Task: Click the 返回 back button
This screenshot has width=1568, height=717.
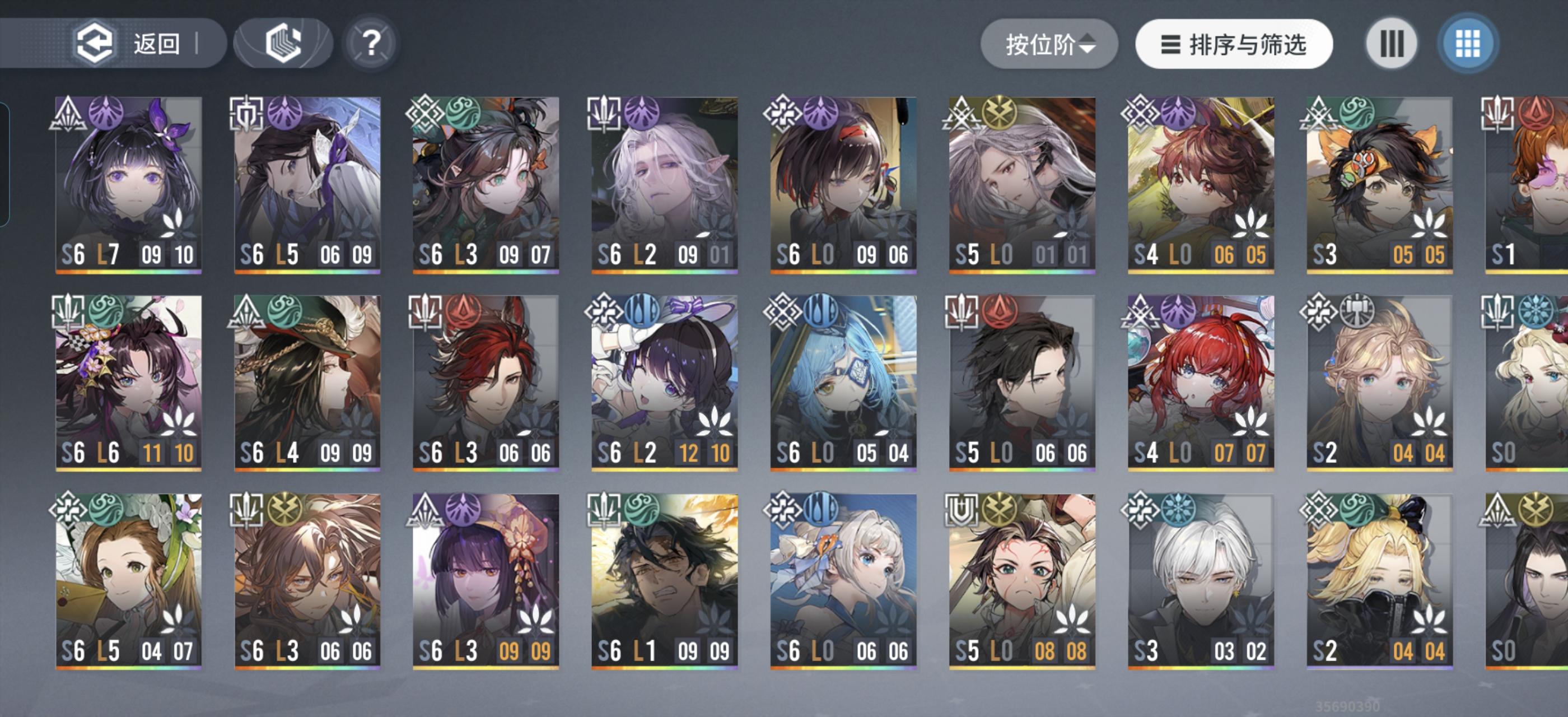Action: tap(128, 42)
